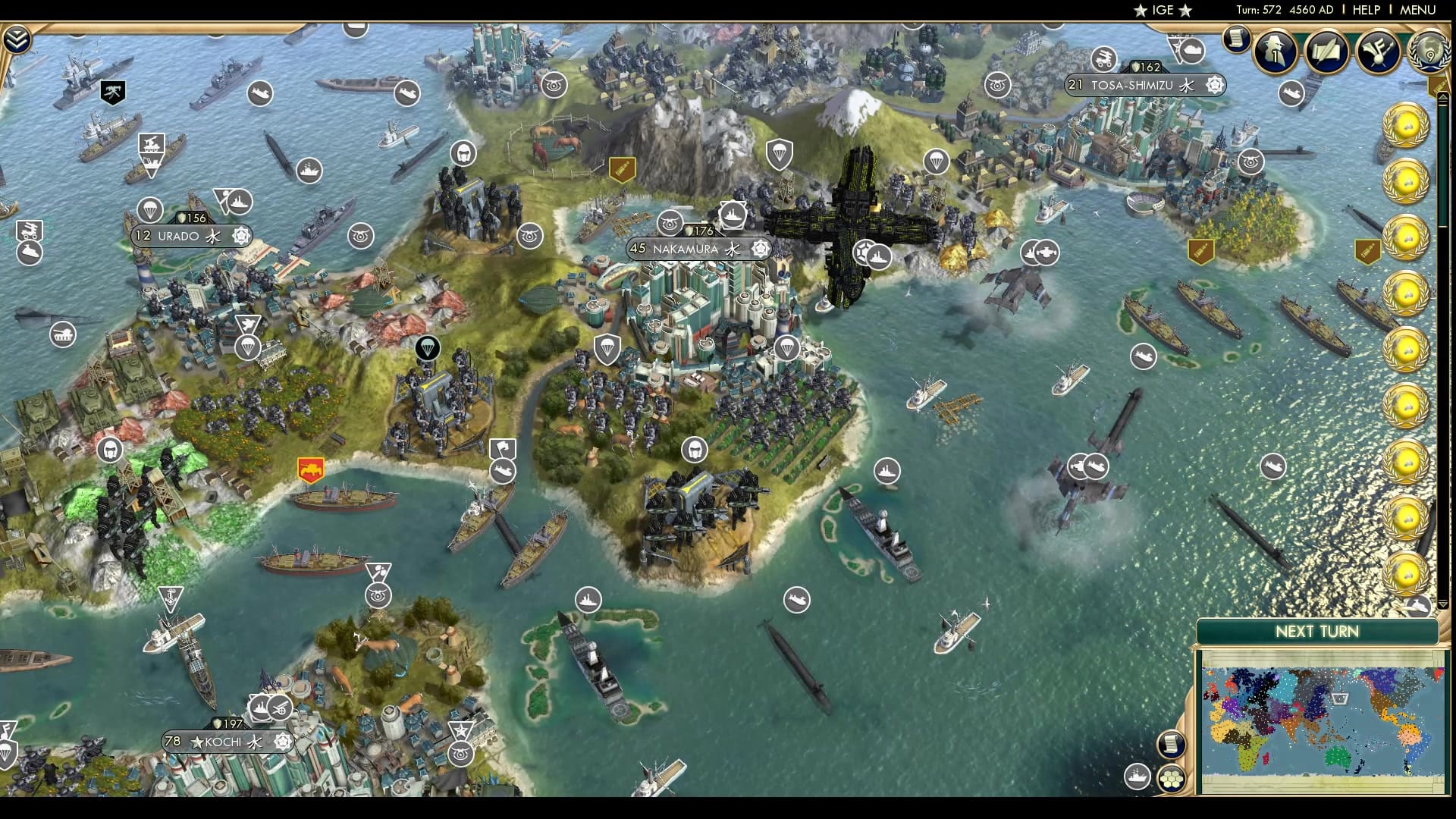Viewport: 1456px width, 819px height.
Task: Open the Diplomacy overview scroll-and-quill icon
Action: 1327,52
